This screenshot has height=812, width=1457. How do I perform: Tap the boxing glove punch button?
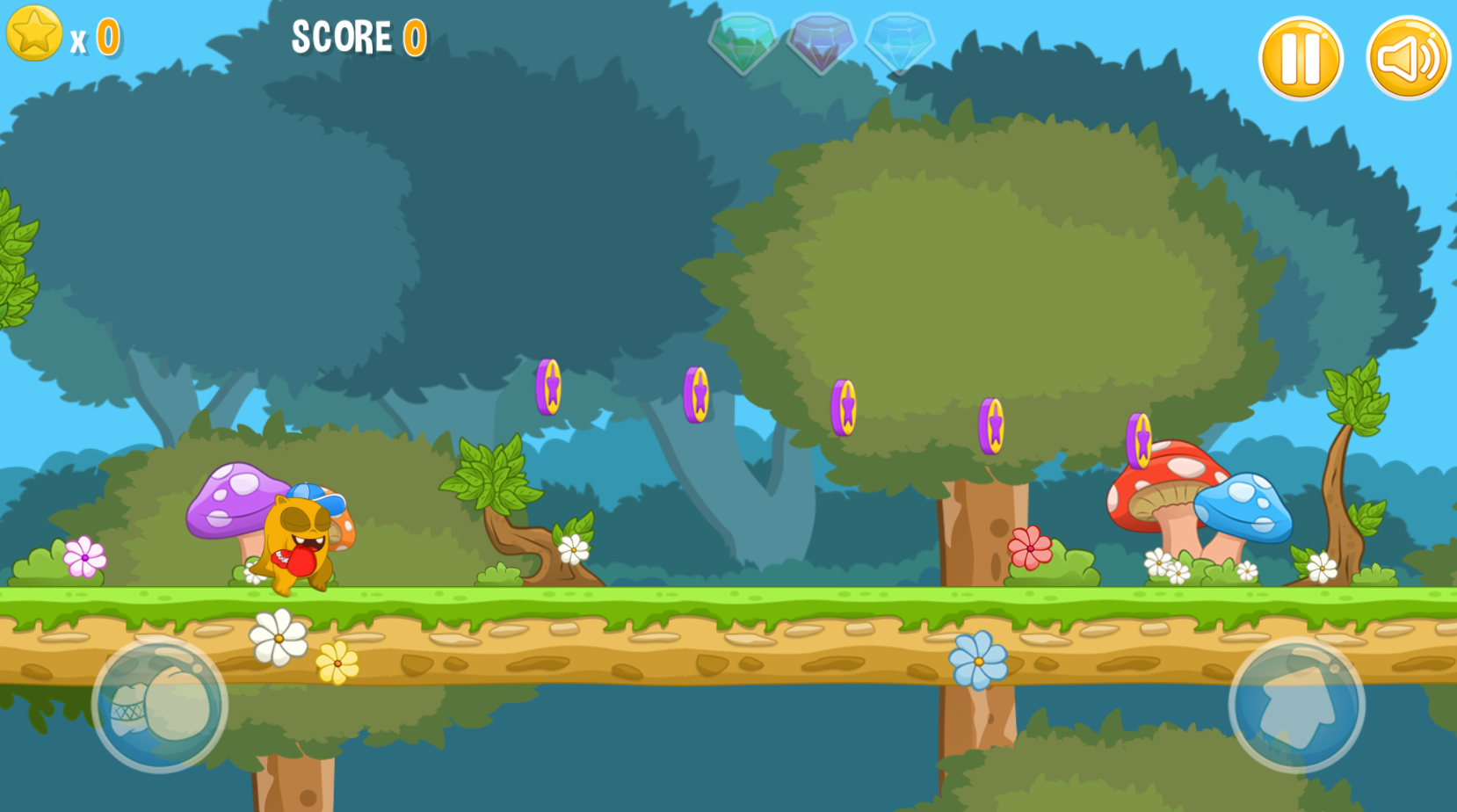click(160, 705)
